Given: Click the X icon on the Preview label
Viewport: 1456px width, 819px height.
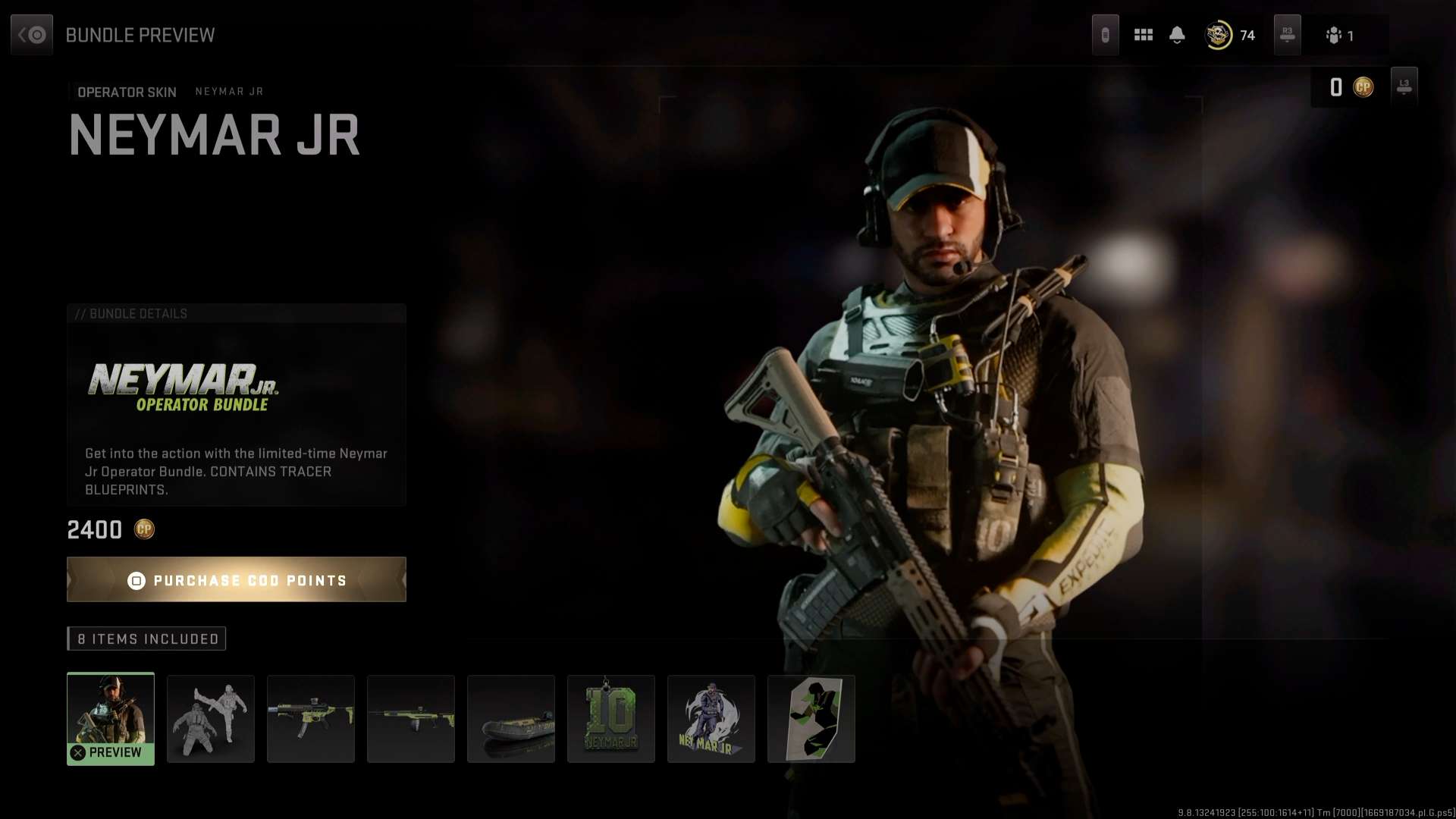Looking at the screenshot, I should pyautogui.click(x=76, y=752).
